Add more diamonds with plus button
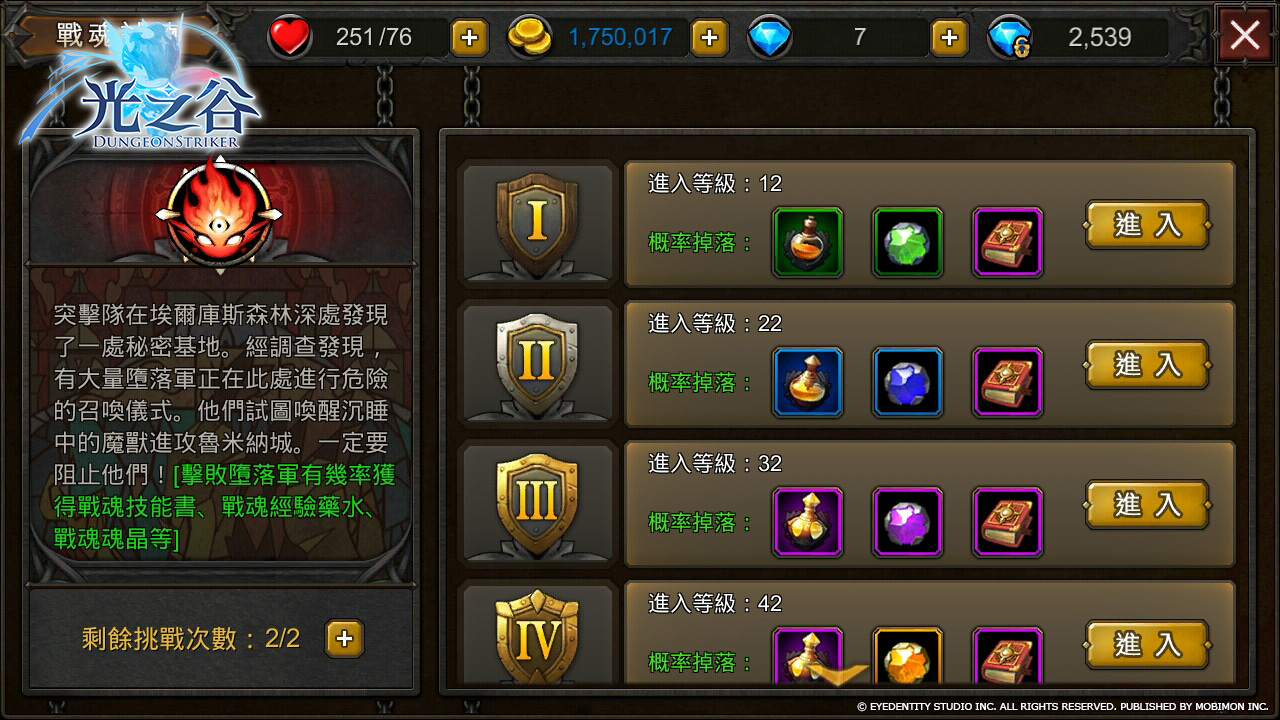This screenshot has width=1280, height=720. (x=948, y=36)
